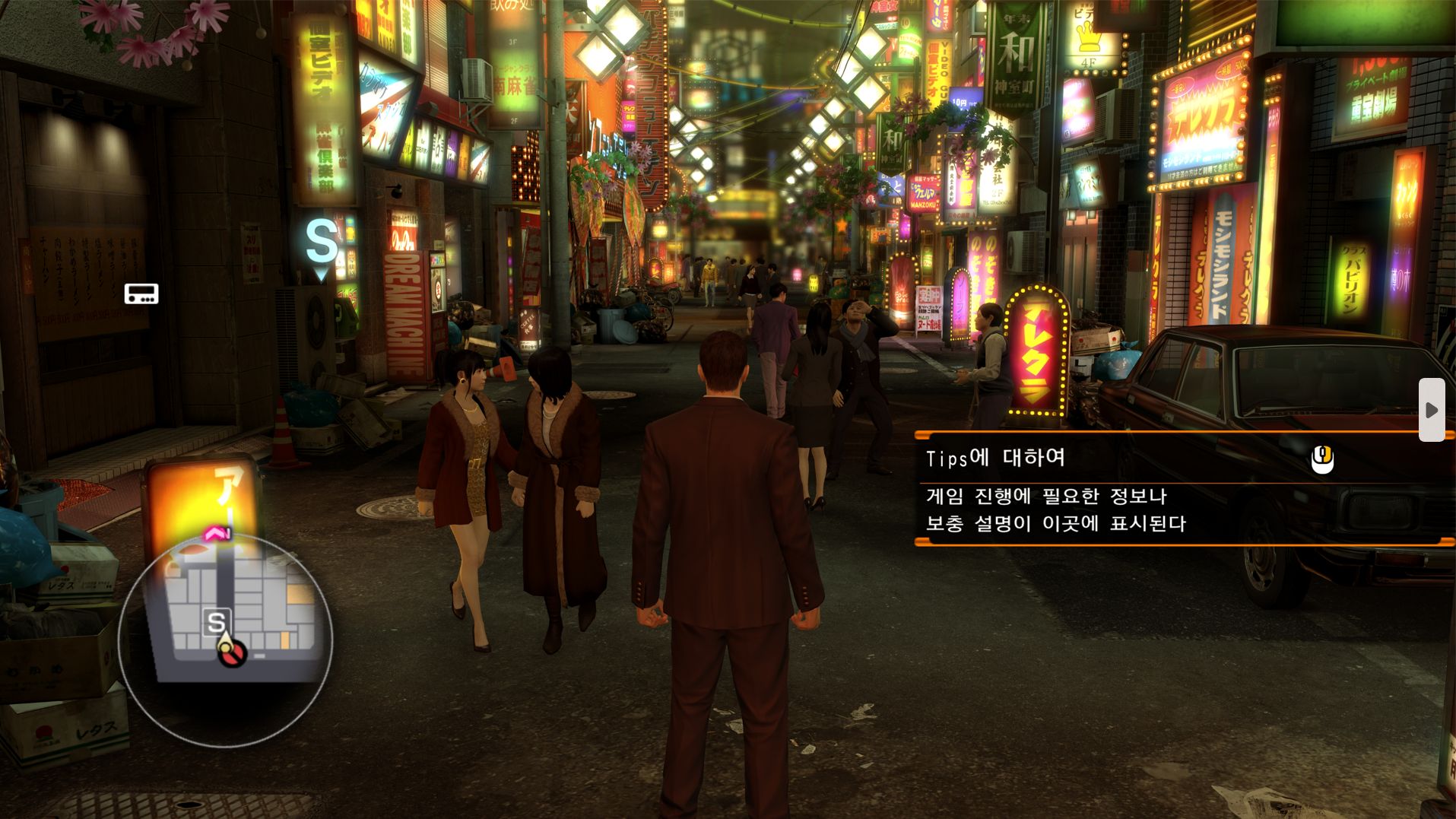This screenshot has height=819, width=1456.
Task: Select the pager icon on the HUD
Action: pyautogui.click(x=141, y=294)
